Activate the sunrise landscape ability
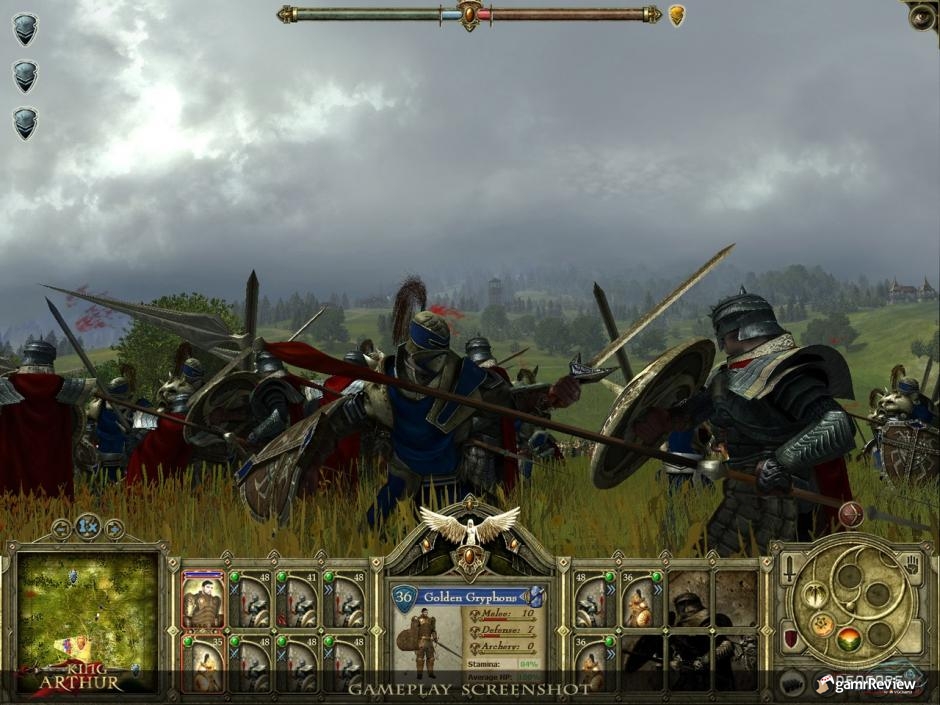This screenshot has height=705, width=940. [x=849, y=637]
